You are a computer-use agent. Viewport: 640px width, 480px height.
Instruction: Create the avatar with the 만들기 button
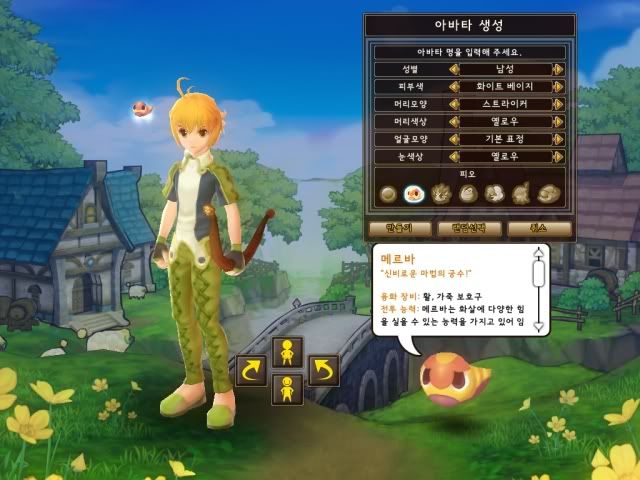point(391,228)
